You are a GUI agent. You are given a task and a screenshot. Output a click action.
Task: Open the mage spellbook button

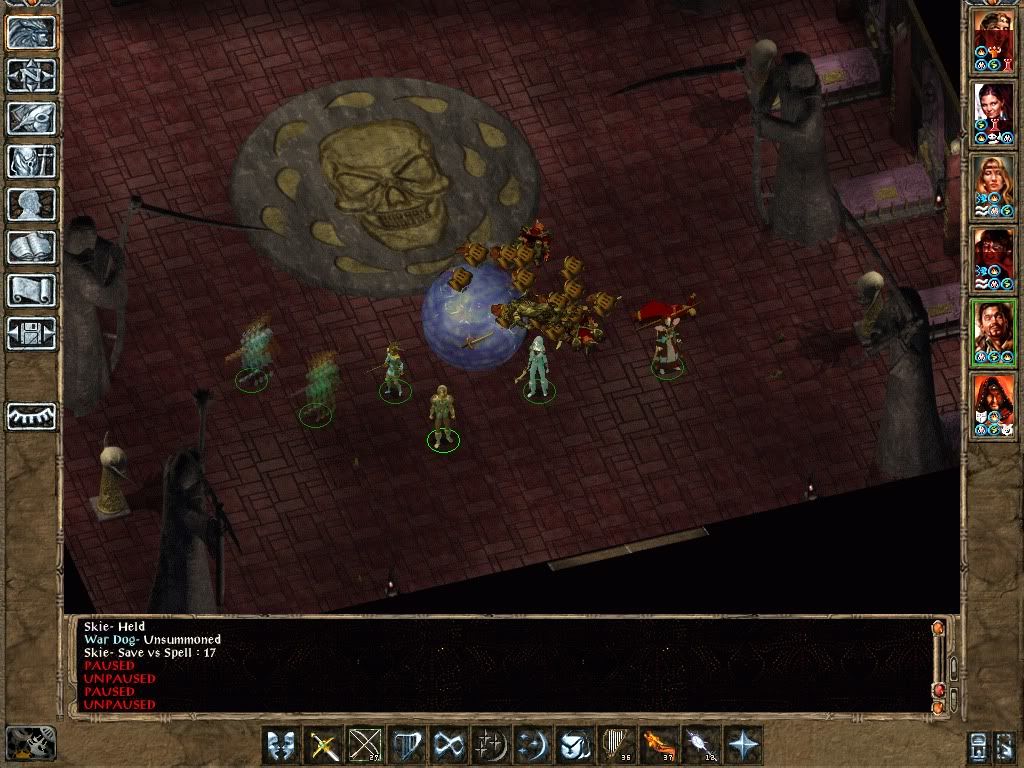click(x=31, y=247)
